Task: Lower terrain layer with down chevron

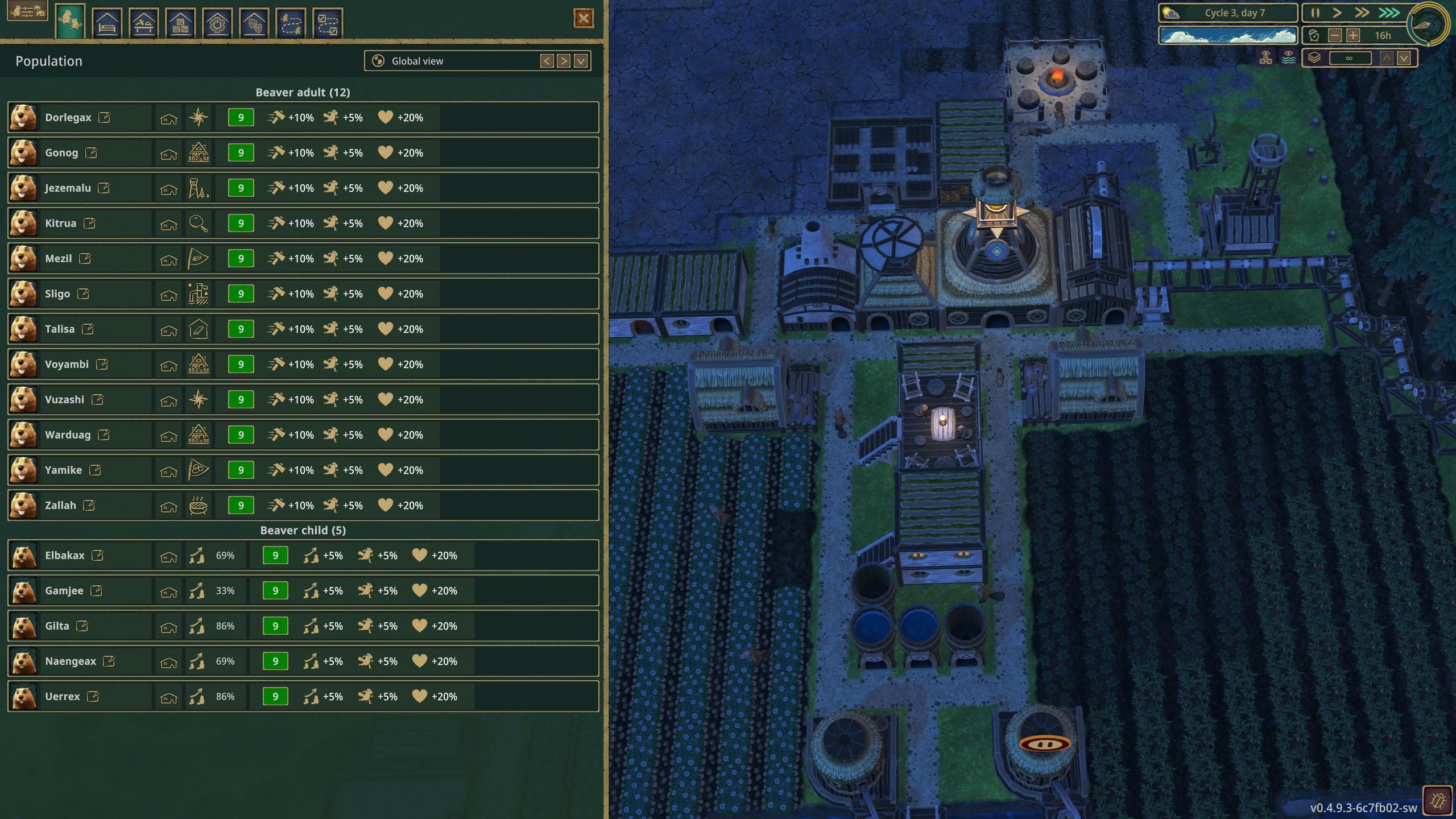Action: tap(1404, 58)
